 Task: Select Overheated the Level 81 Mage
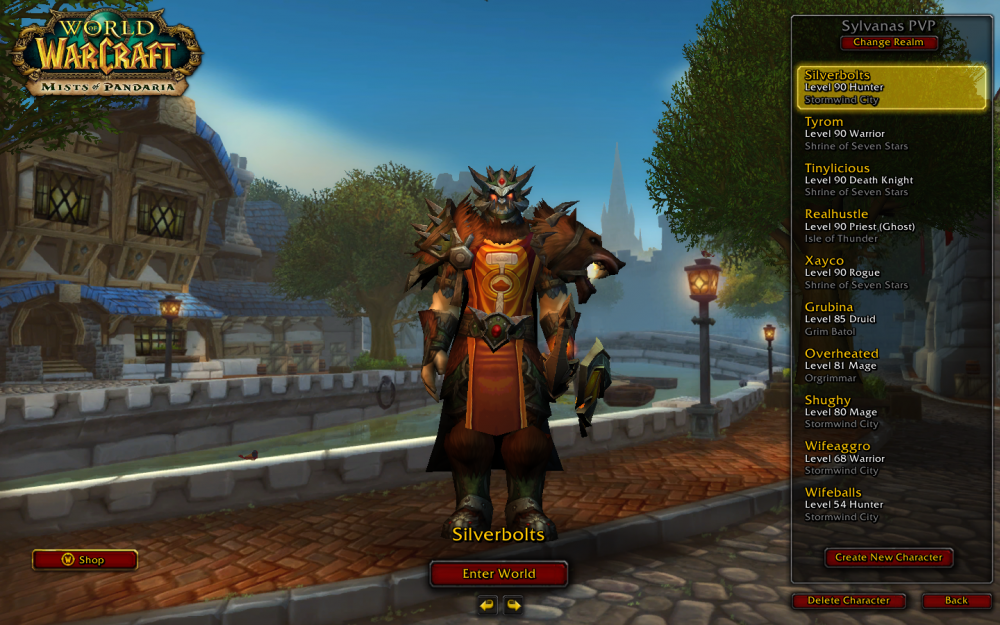(892, 365)
